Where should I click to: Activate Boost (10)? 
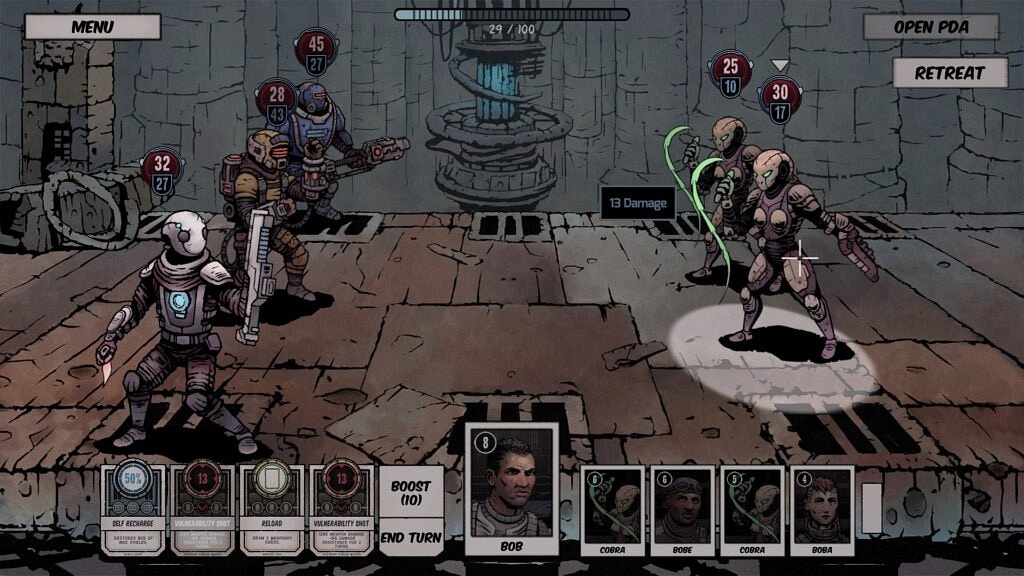pyautogui.click(x=411, y=493)
